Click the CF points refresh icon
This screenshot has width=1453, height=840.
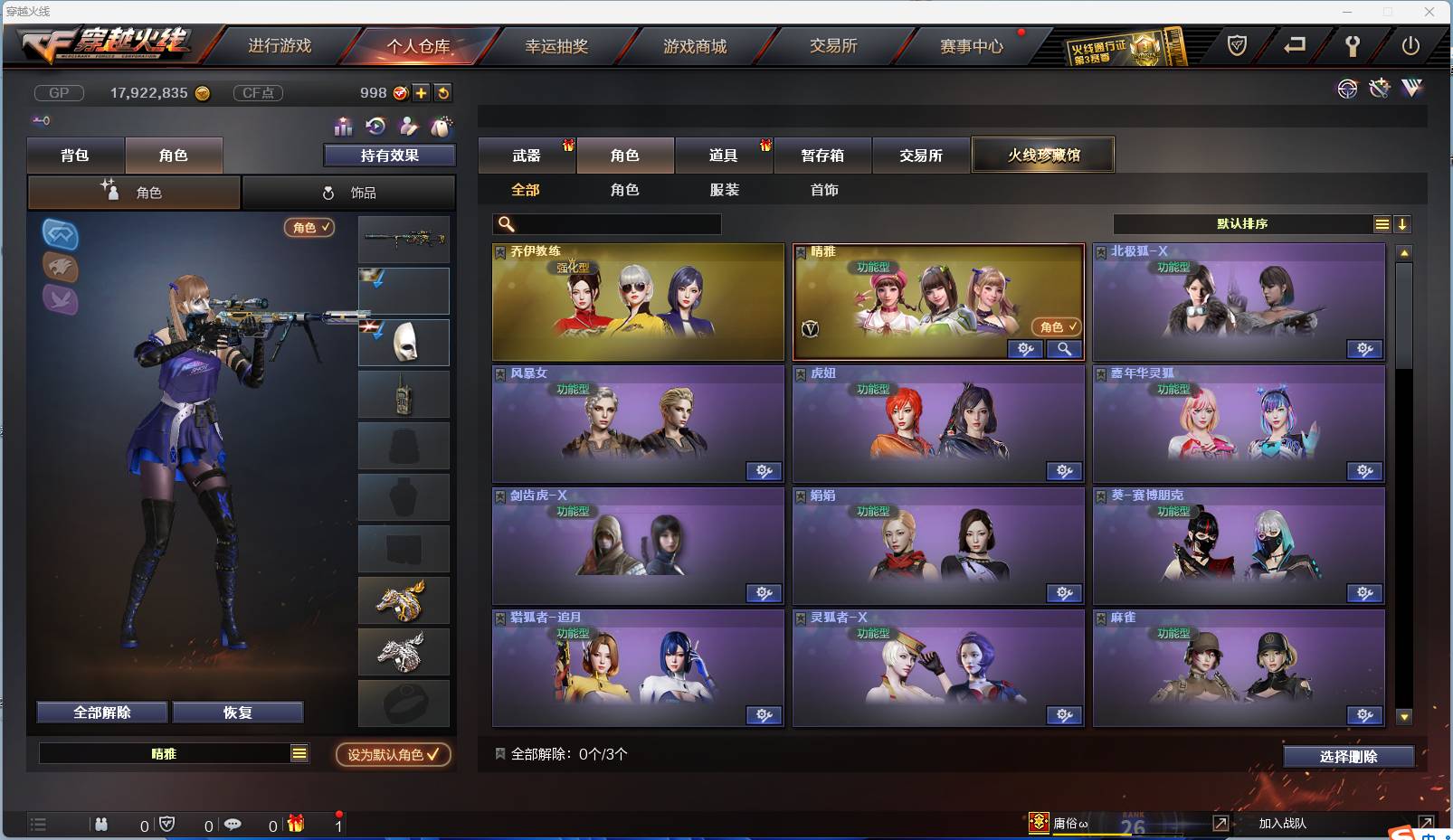click(442, 92)
